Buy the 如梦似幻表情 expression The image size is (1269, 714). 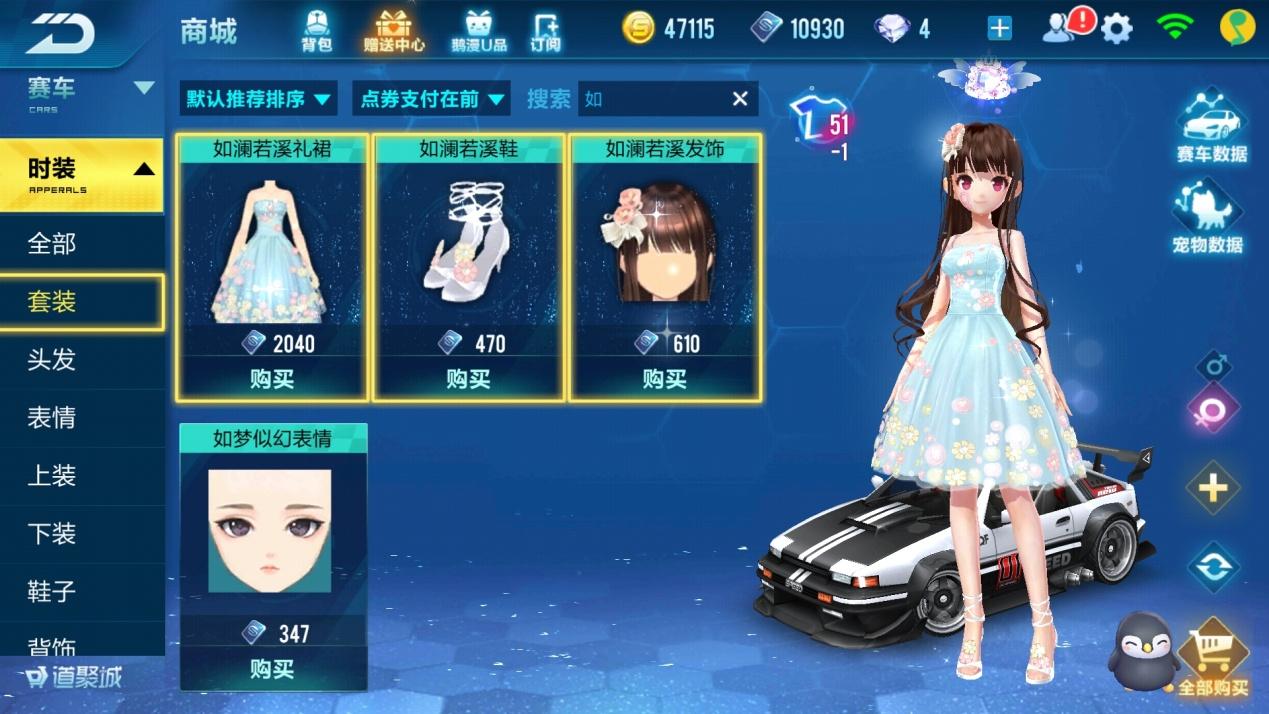click(x=272, y=668)
